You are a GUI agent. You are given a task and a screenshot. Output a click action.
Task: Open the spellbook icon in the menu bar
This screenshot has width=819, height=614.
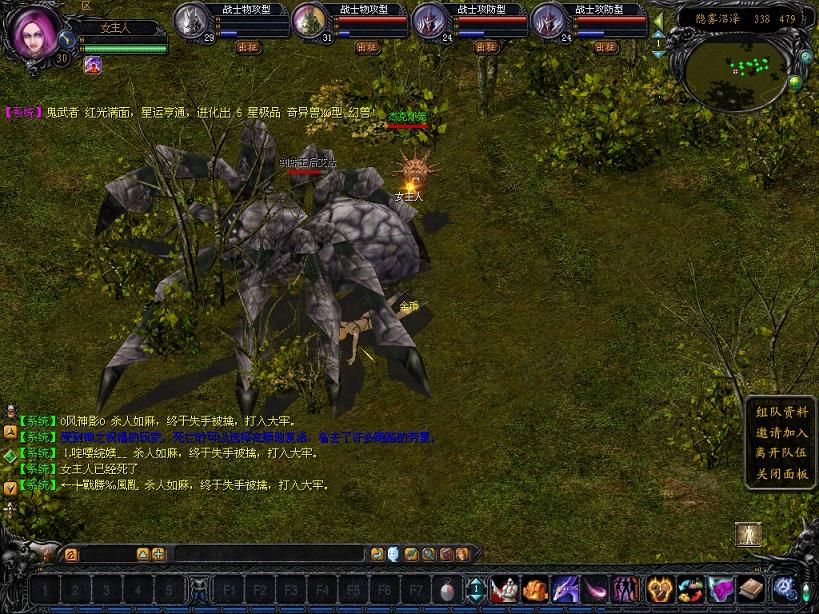click(751, 589)
